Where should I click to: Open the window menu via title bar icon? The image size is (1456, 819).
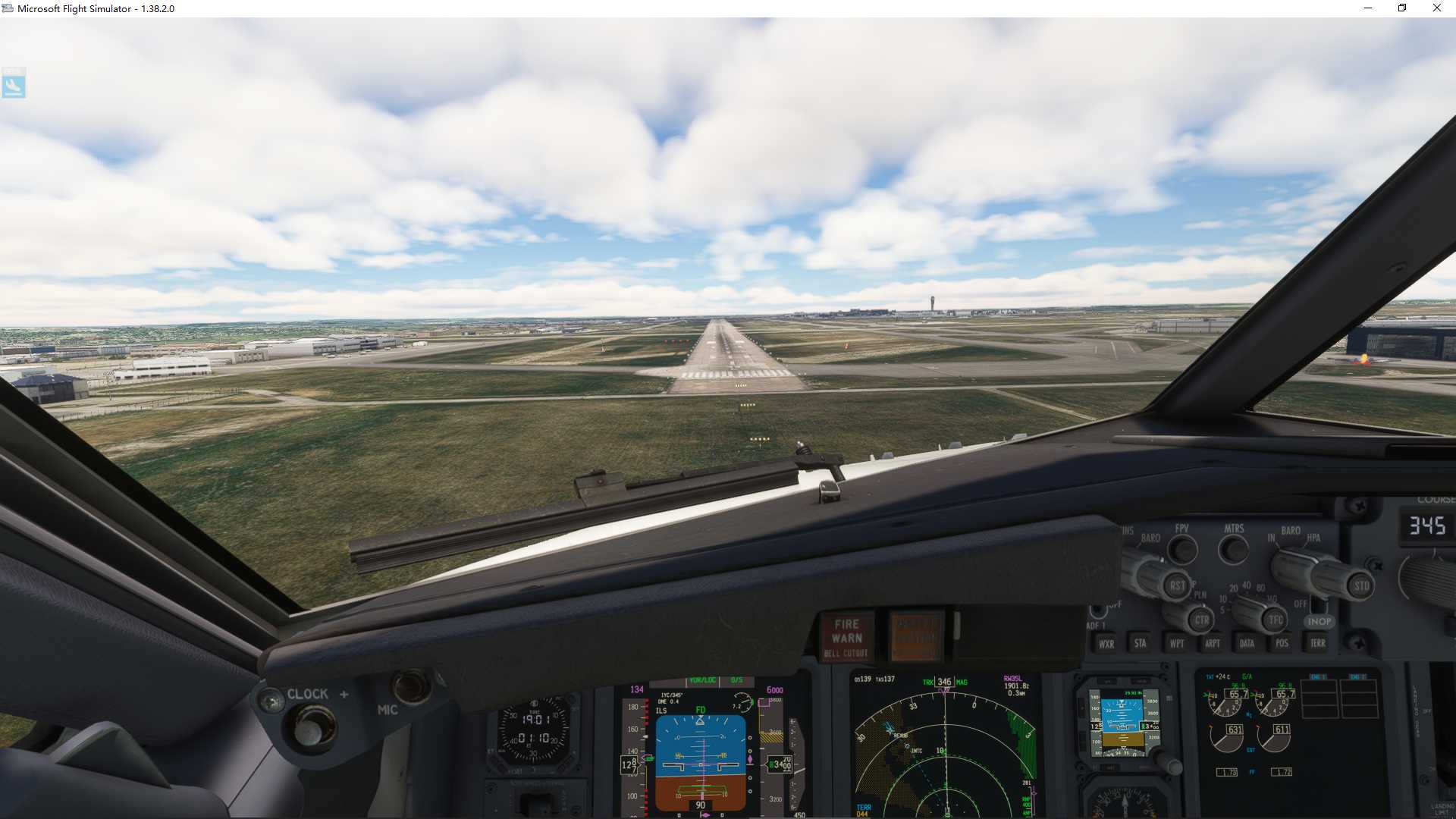click(8, 8)
